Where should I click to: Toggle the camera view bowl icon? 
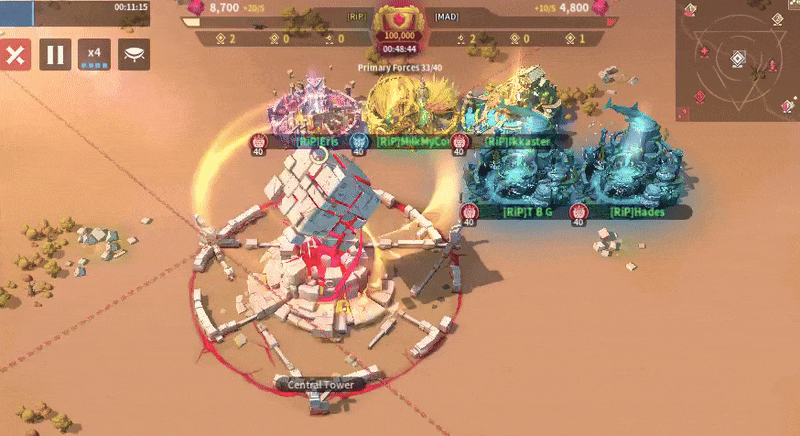coord(134,55)
